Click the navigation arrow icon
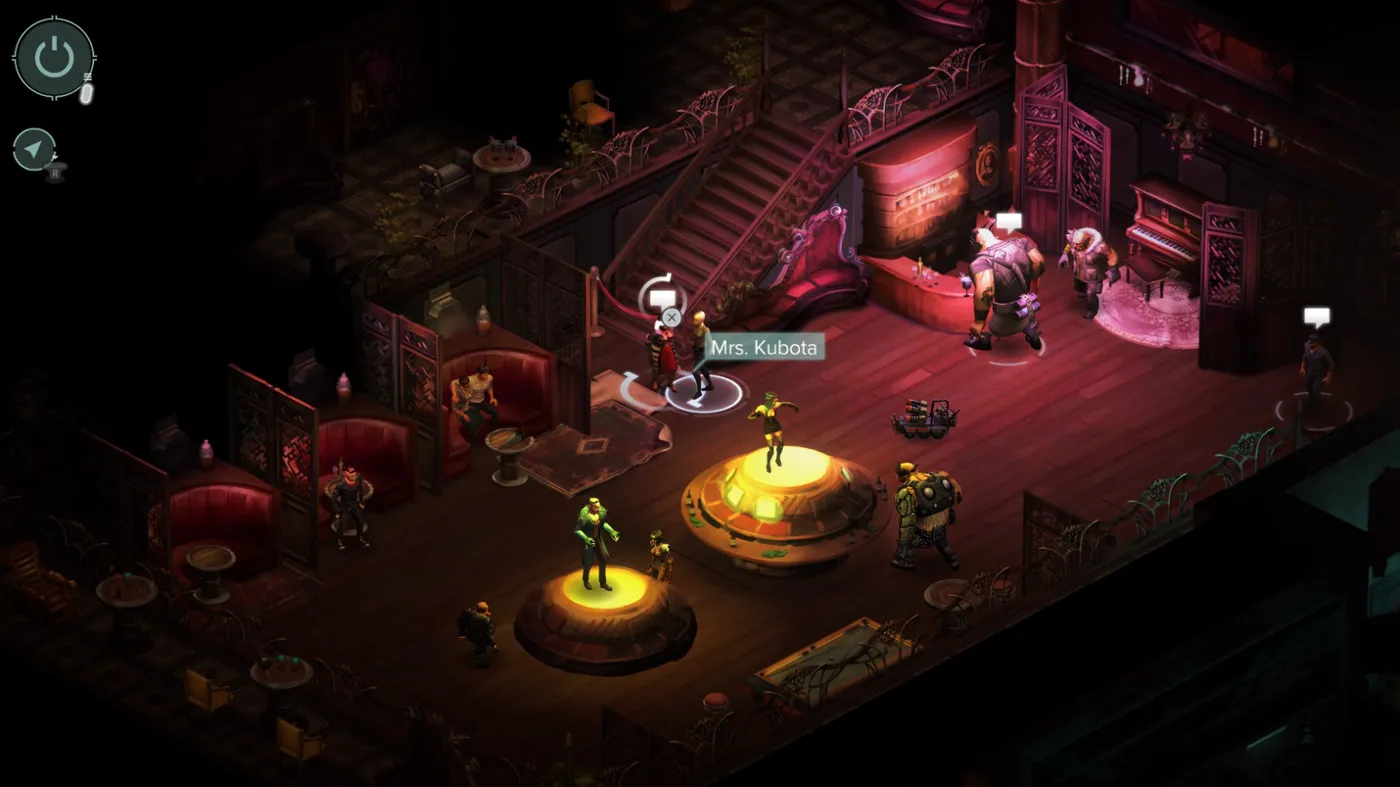Viewport: 1400px width, 787px height. [x=35, y=150]
